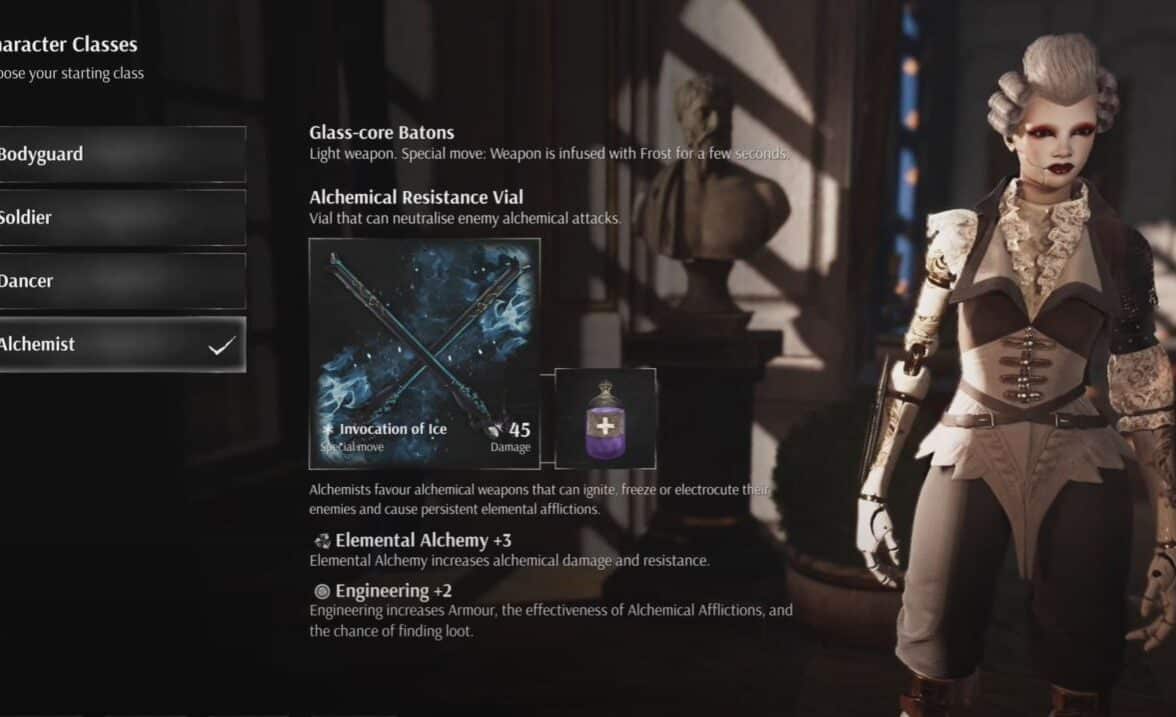Choose the Soldier class
Image resolution: width=1176 pixels, height=717 pixels.
[x=120, y=218]
